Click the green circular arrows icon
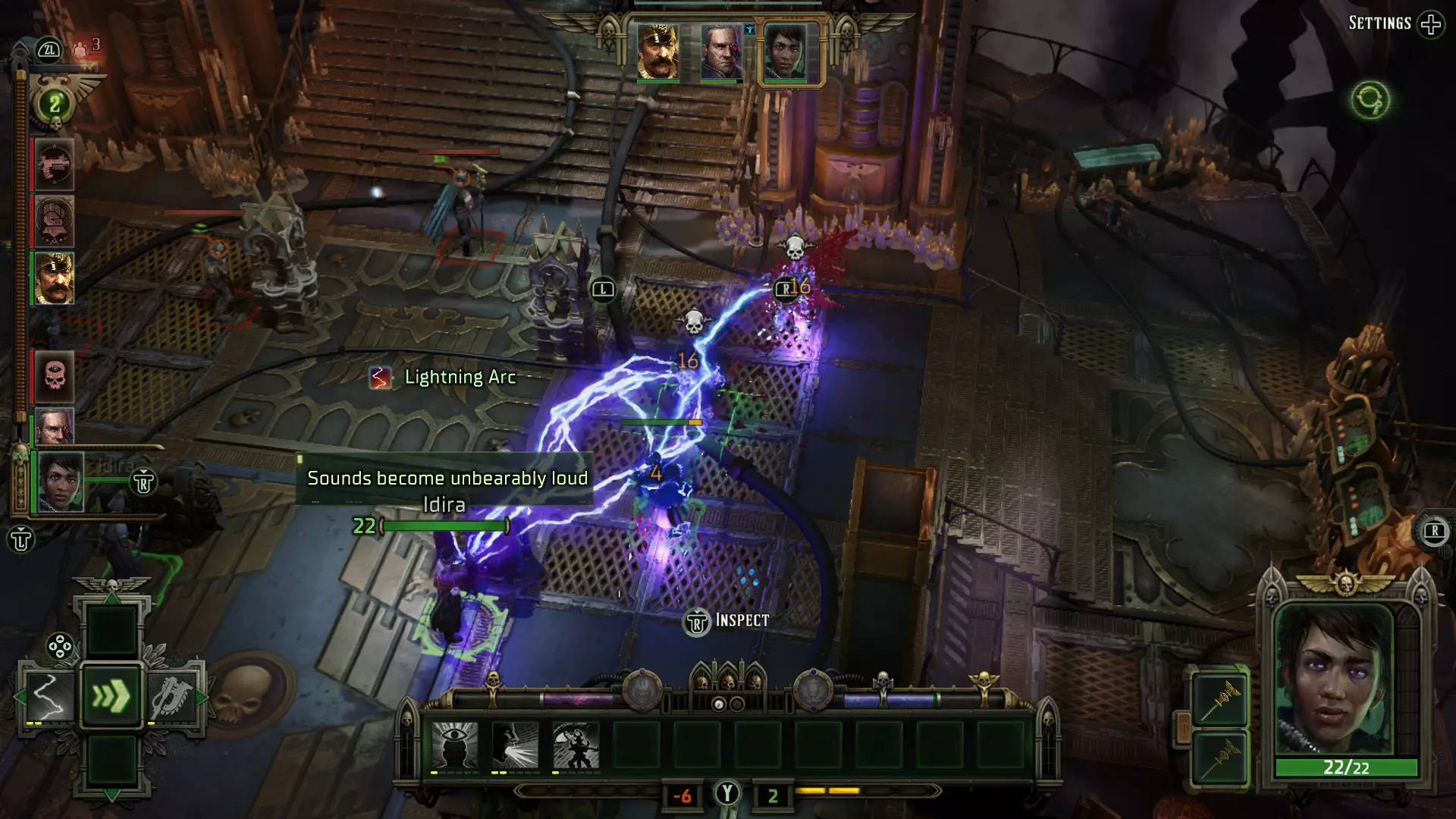The height and width of the screenshot is (819, 1456). (x=1370, y=100)
